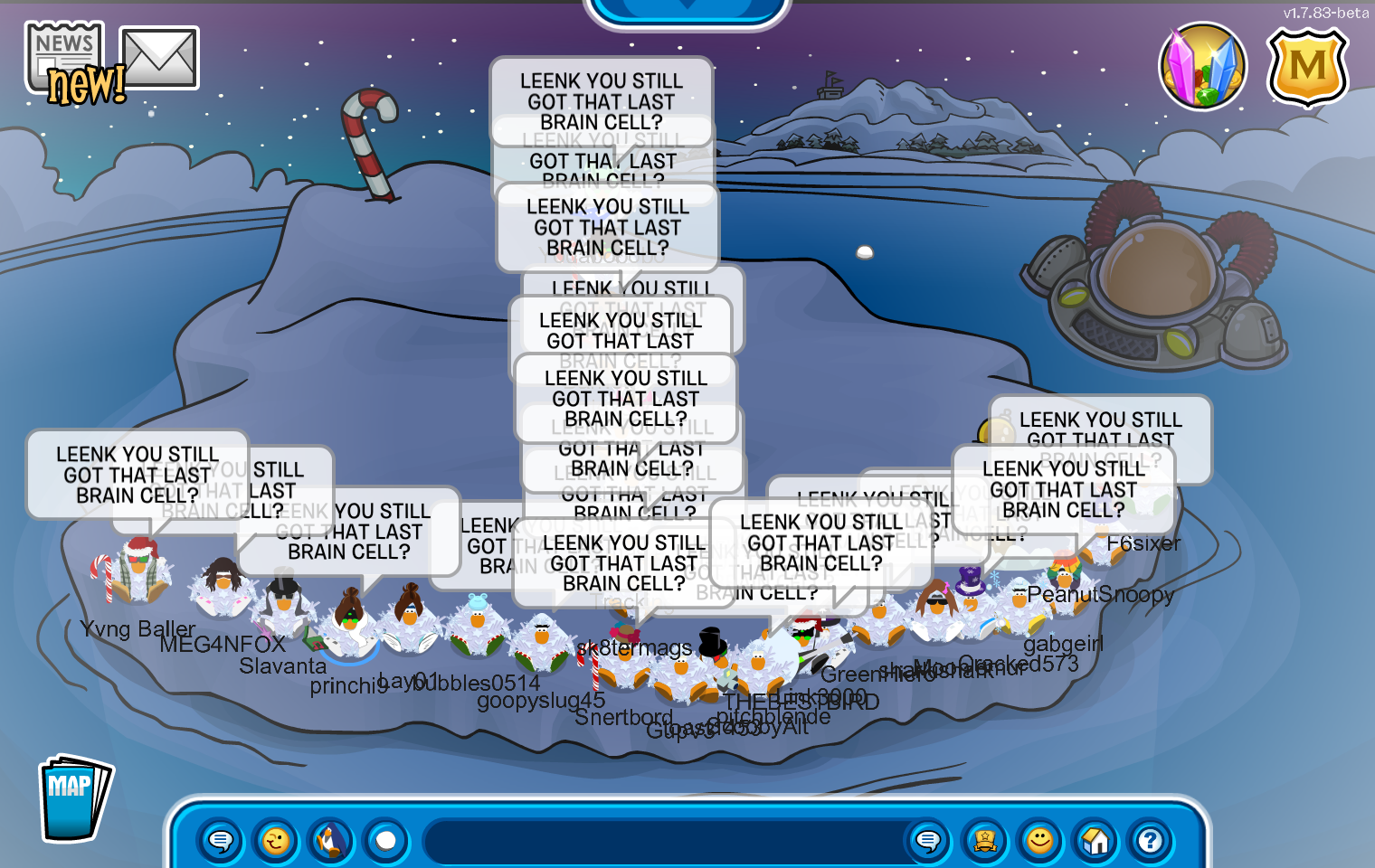This screenshot has height=868, width=1375.
Task: Click the colored gems icon
Action: 1202,66
